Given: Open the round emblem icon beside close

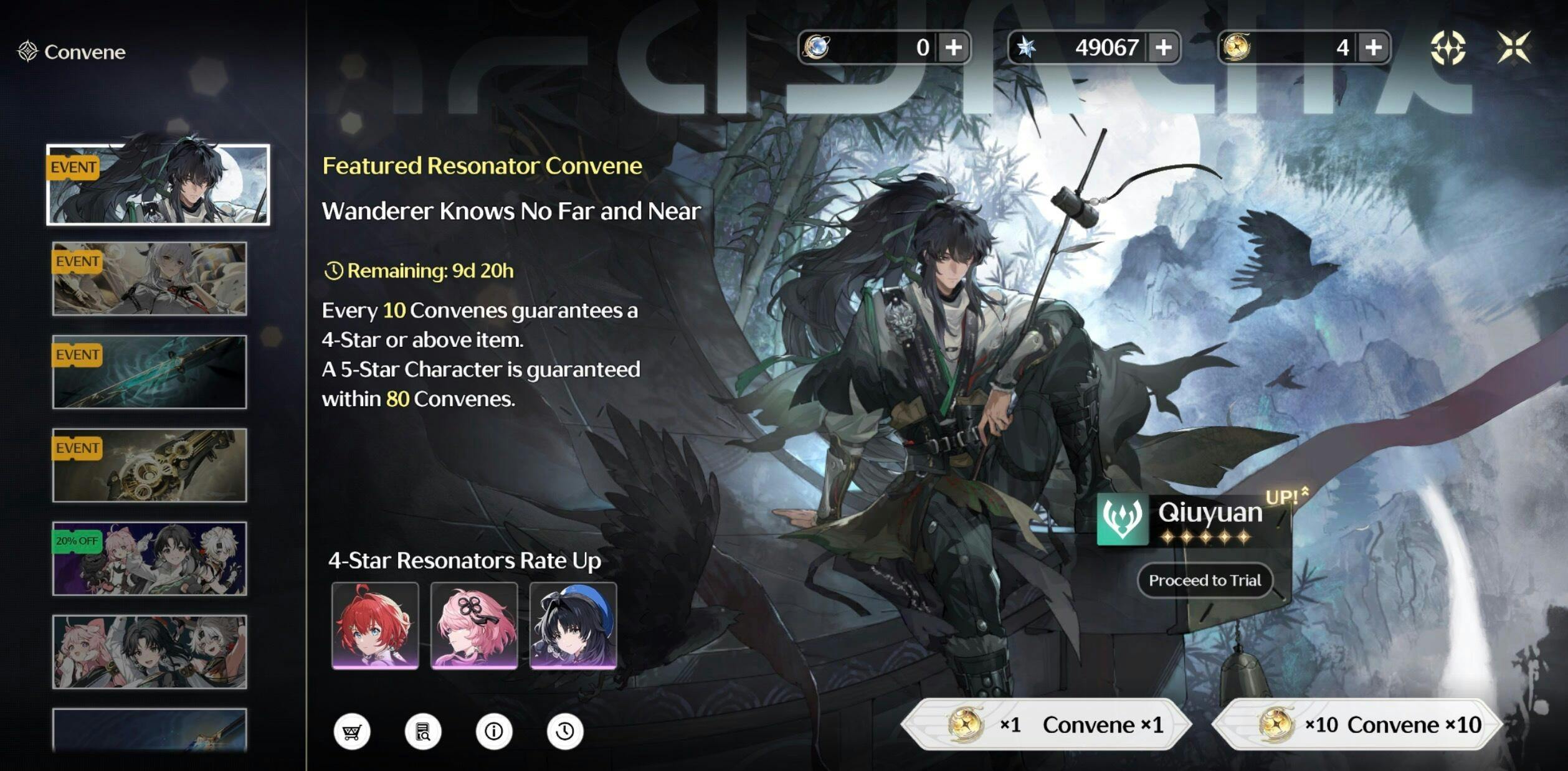Looking at the screenshot, I should [x=1448, y=47].
